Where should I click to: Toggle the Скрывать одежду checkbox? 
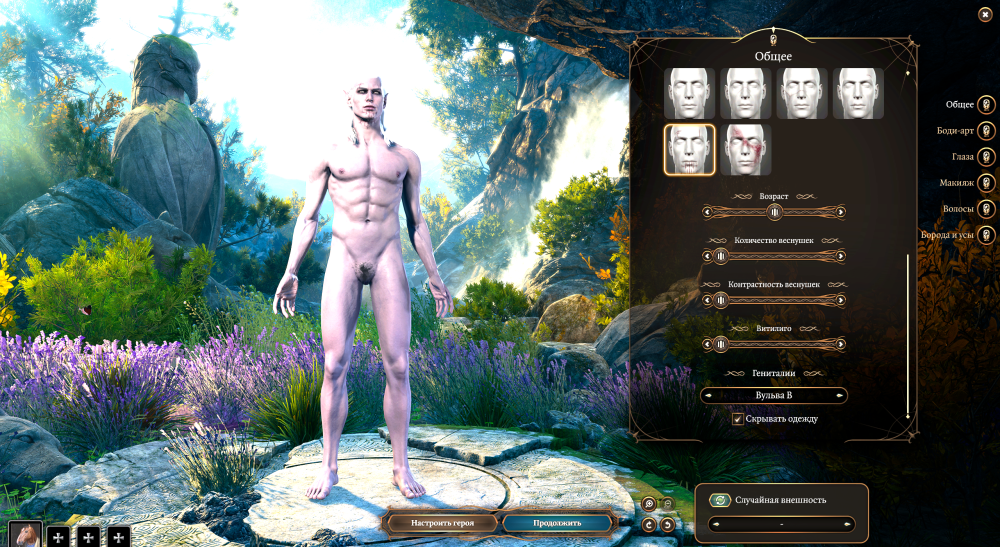[x=738, y=419]
